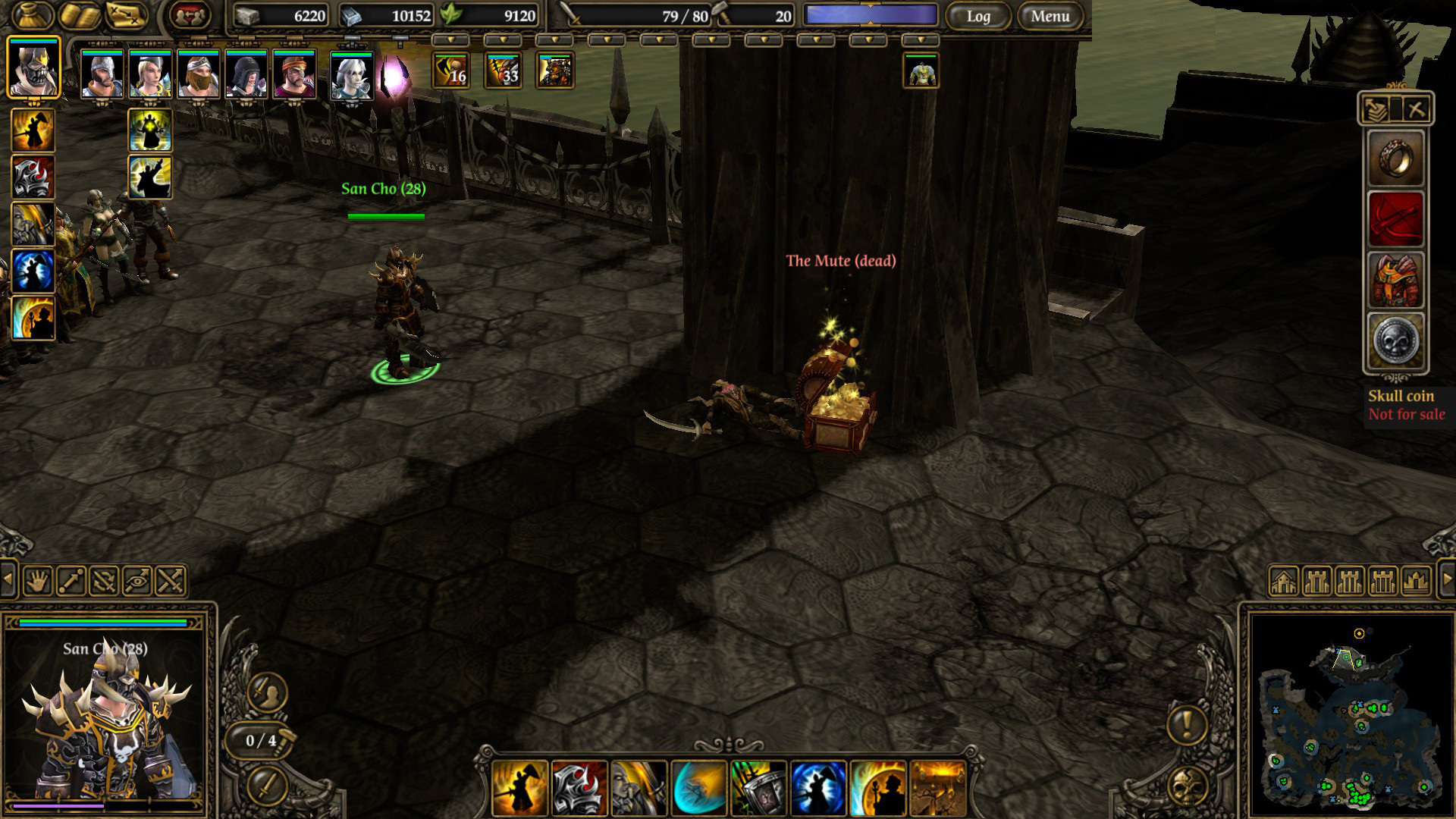Click the golden skull button
This screenshot has width=1456, height=819.
point(1188,787)
